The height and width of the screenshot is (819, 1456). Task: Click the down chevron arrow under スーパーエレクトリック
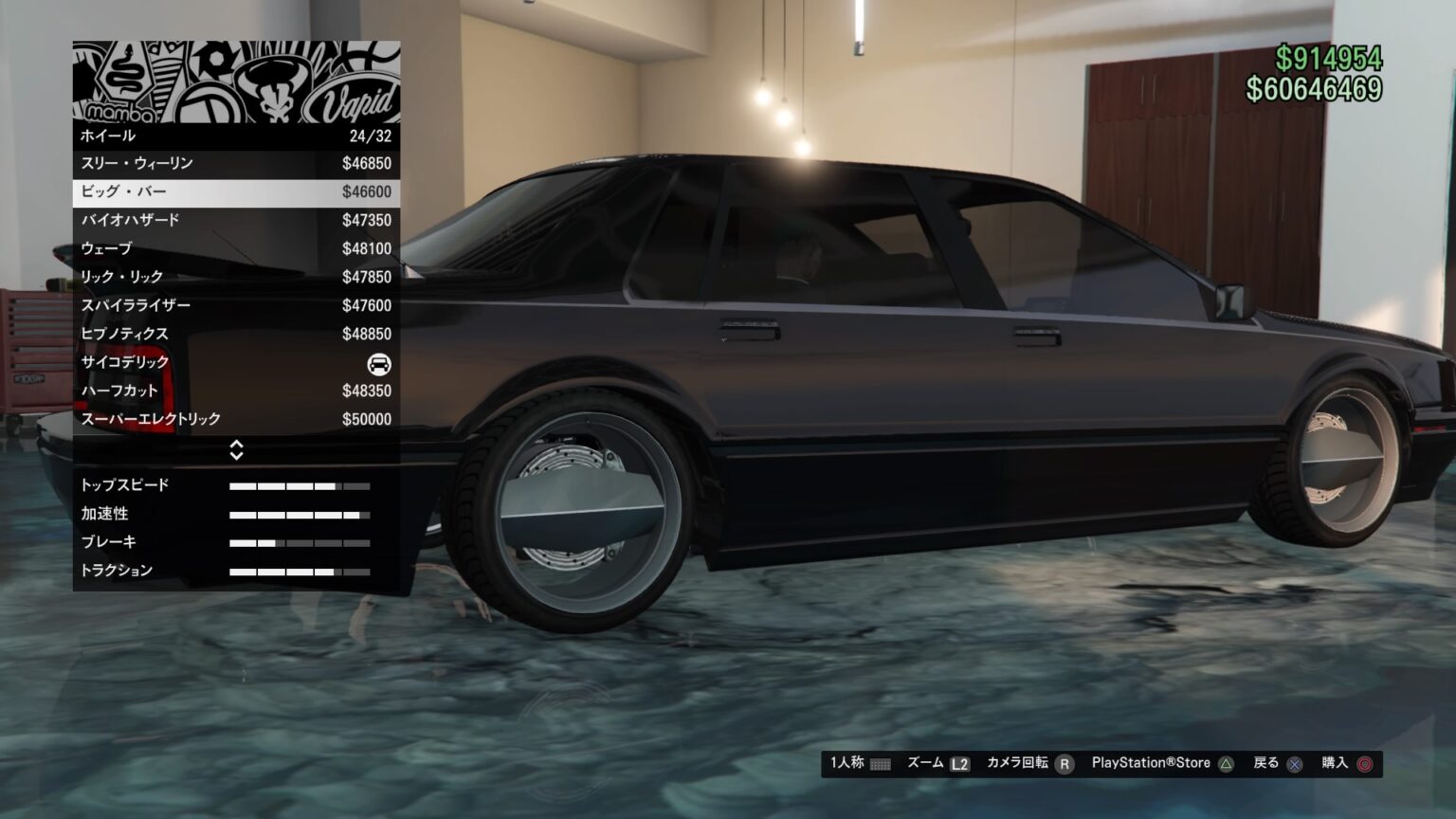point(235,456)
